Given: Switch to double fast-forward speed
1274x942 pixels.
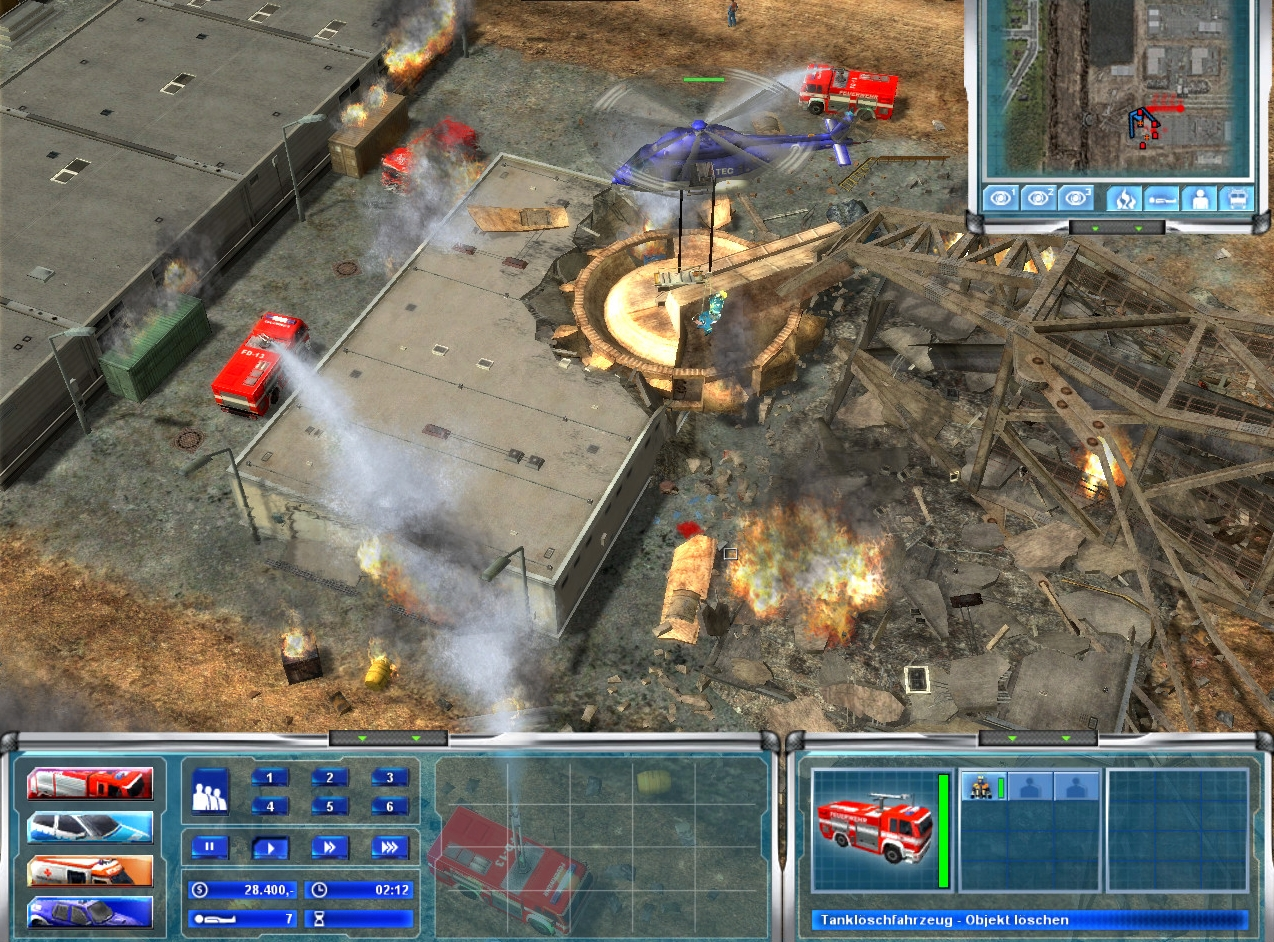Looking at the screenshot, I should (x=330, y=848).
